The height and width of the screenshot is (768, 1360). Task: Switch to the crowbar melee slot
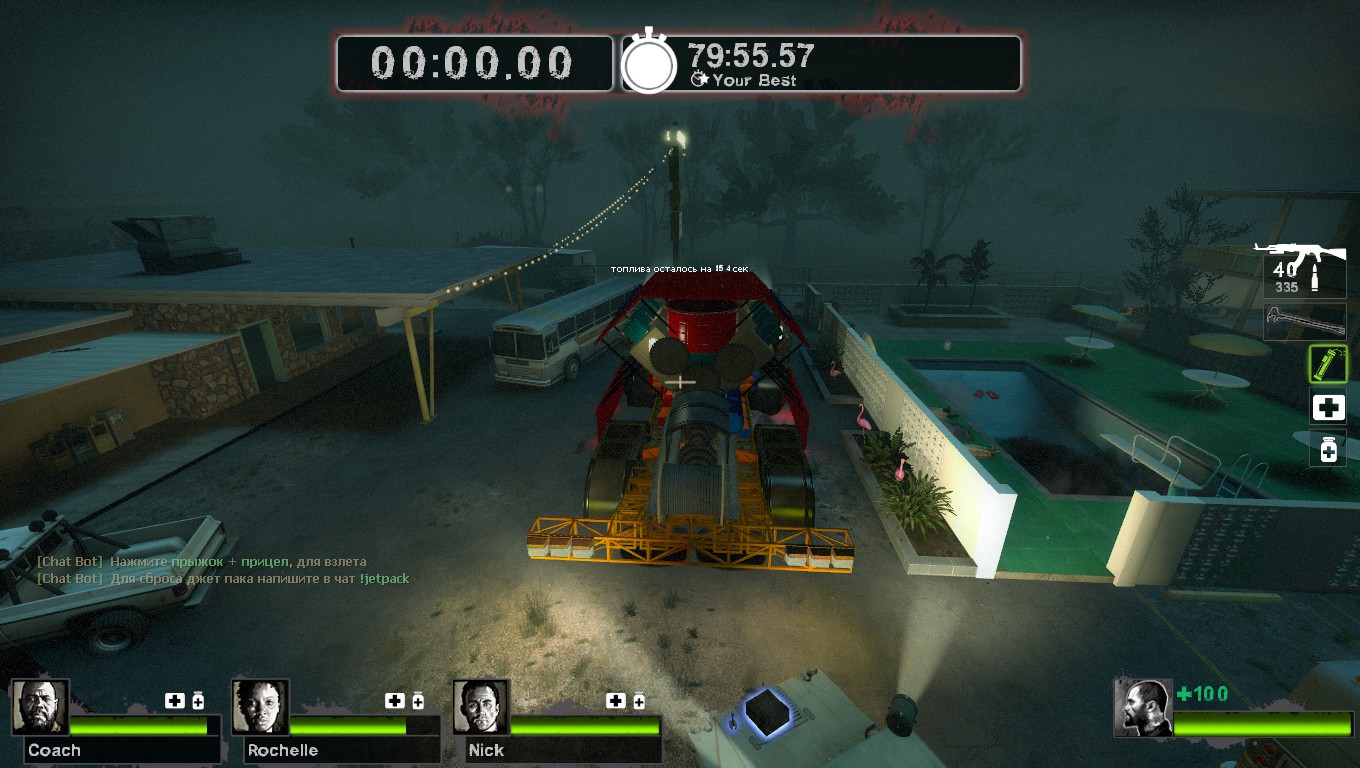[x=1305, y=322]
